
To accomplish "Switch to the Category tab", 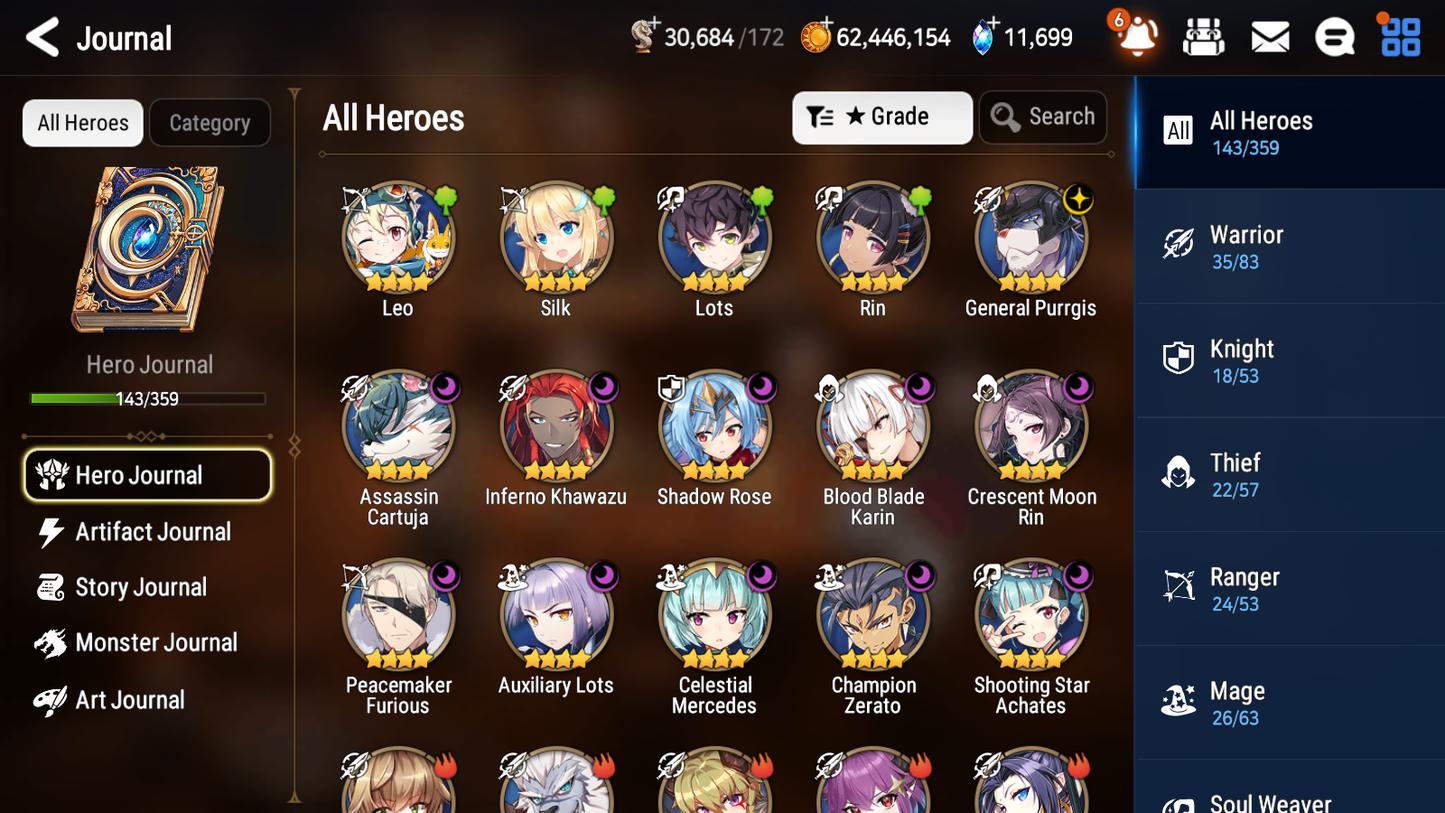I will click(210, 122).
